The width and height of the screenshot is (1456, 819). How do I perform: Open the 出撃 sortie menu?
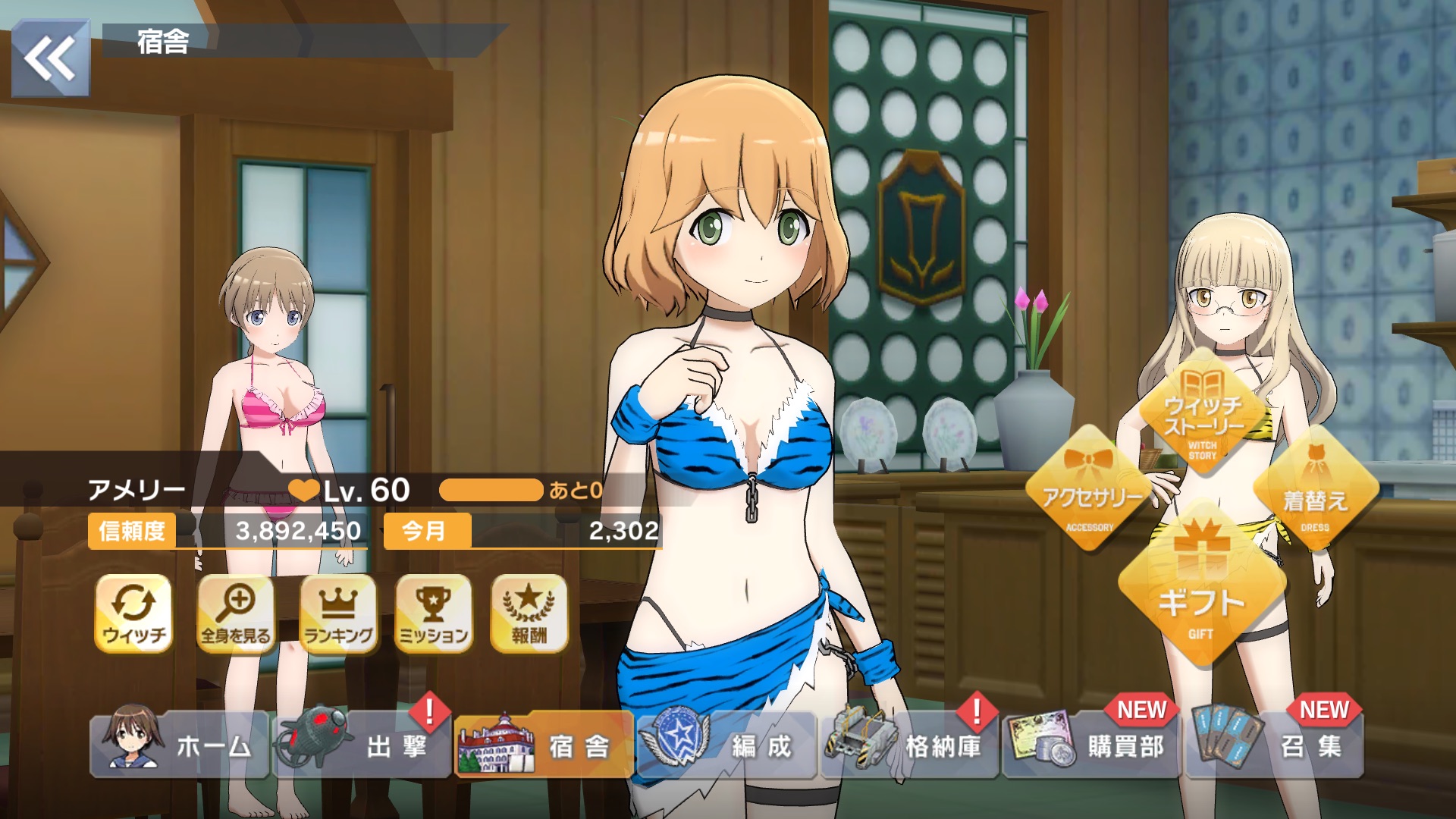coord(362,746)
